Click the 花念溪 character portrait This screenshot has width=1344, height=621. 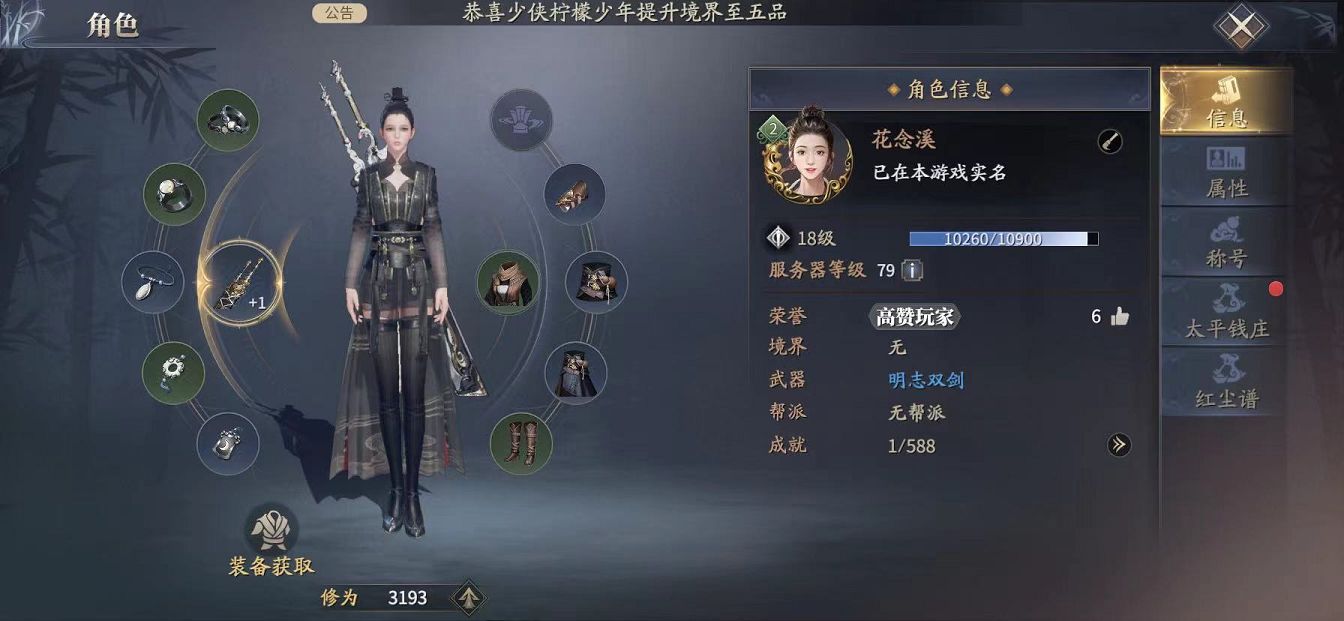[808, 158]
